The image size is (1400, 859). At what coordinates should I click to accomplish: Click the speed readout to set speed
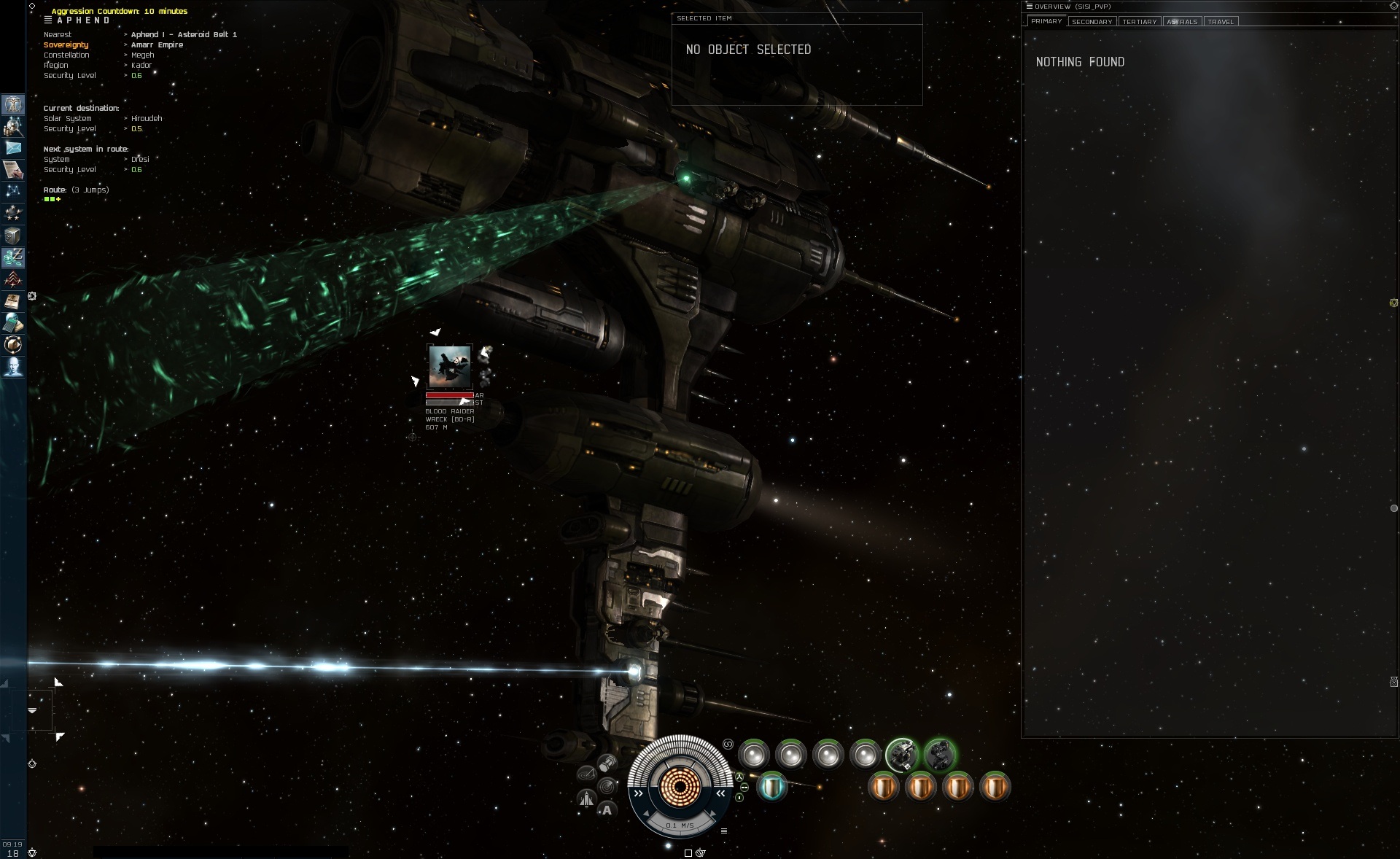[680, 825]
